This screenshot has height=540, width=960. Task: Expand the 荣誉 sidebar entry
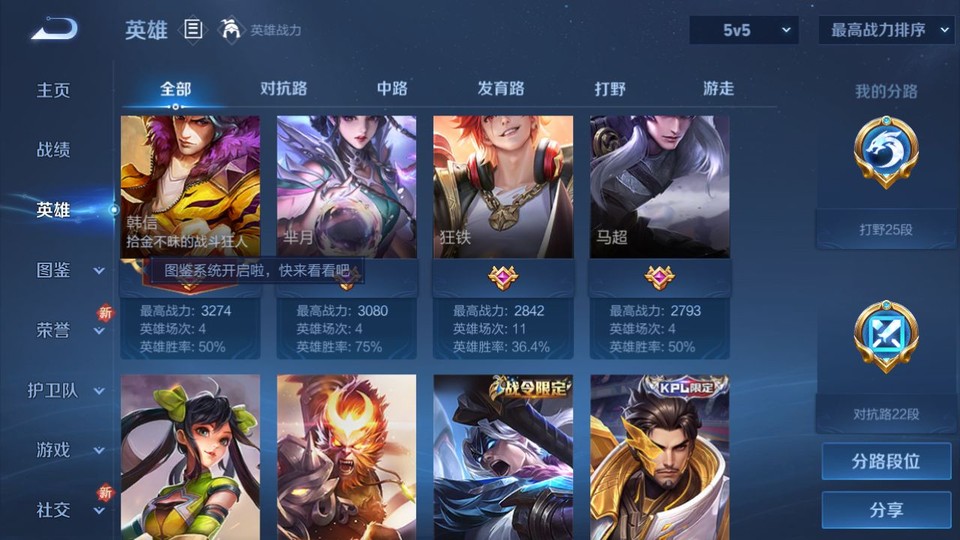[x=68, y=330]
